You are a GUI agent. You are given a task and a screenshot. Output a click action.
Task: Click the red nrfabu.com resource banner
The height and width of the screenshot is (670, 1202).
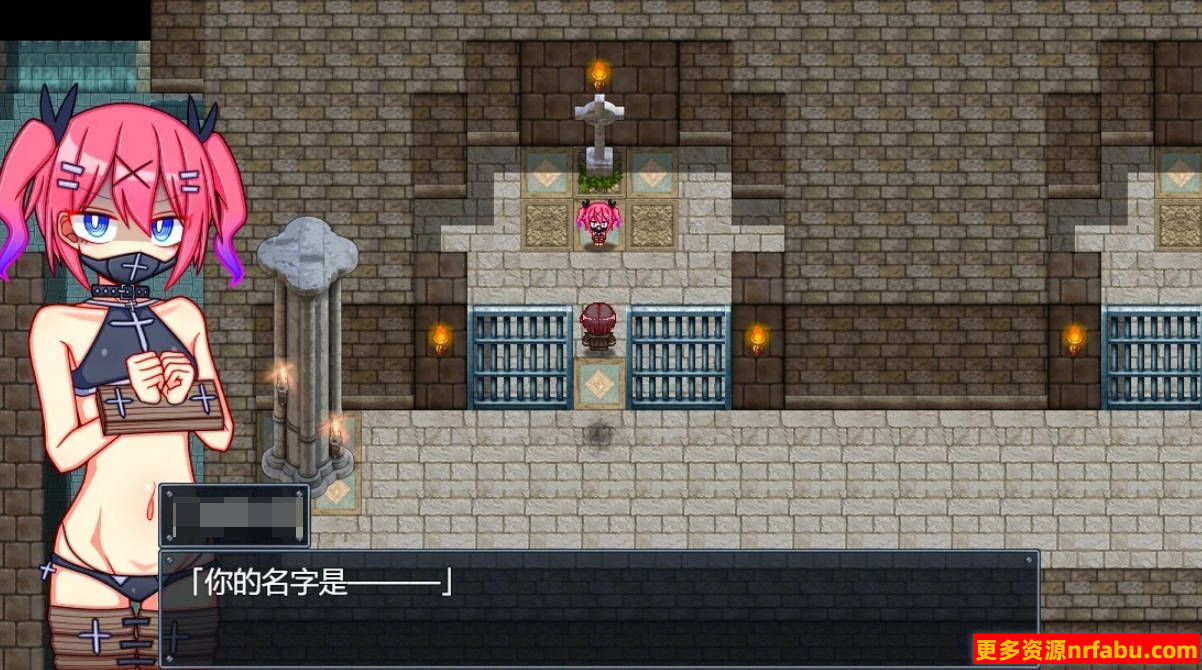click(1086, 651)
